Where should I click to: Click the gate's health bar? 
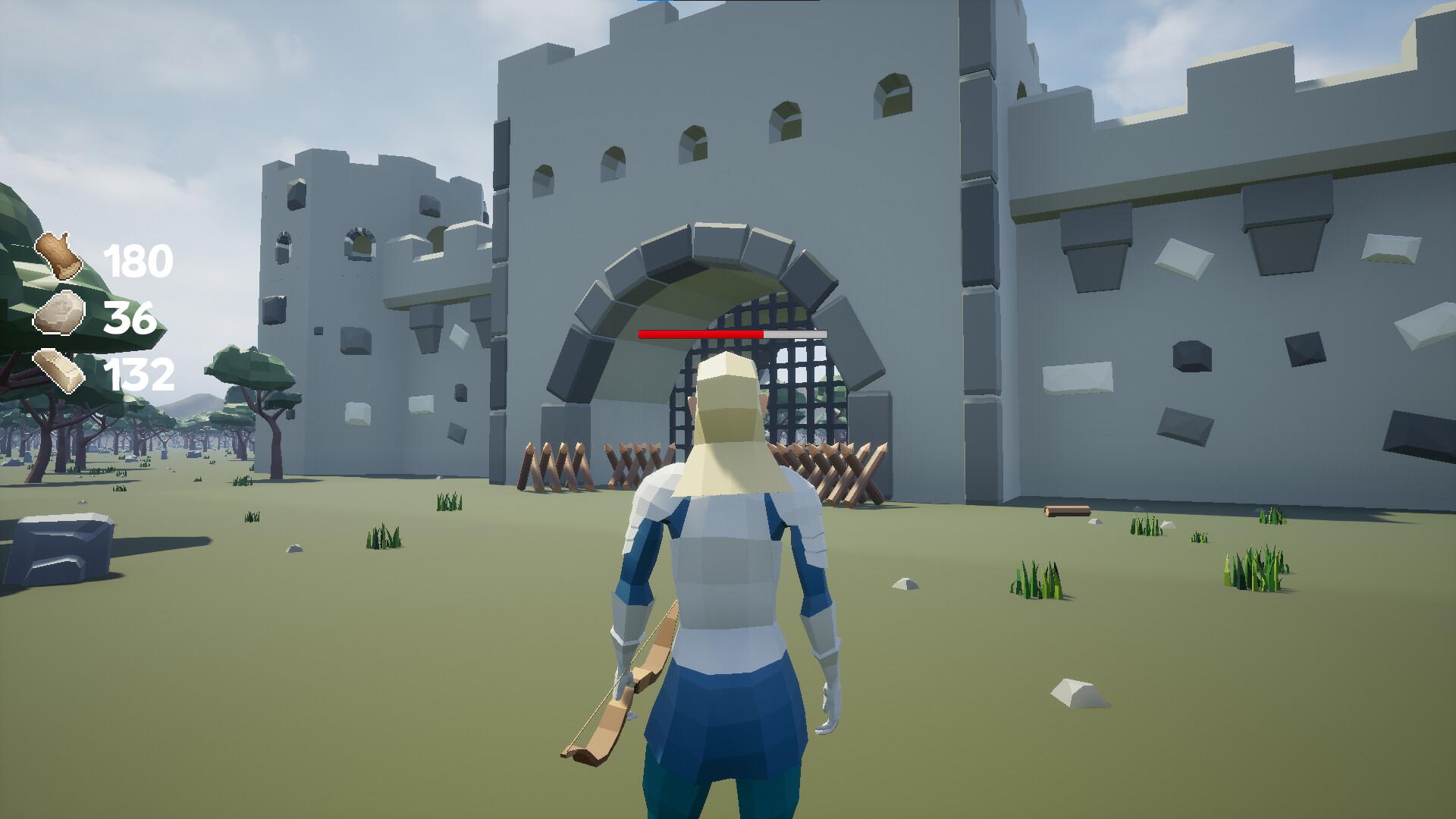[732, 332]
